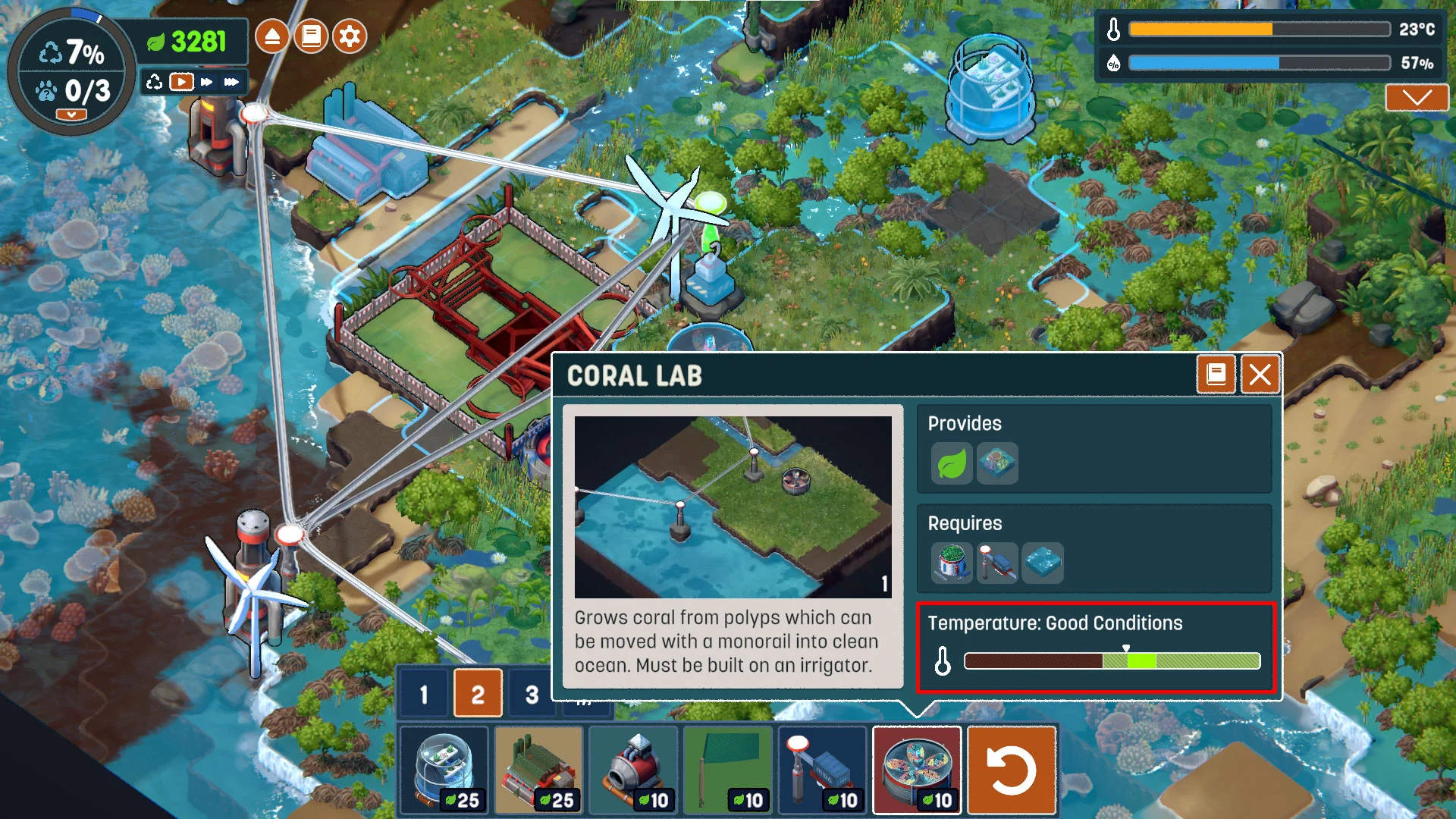
Task: Click the orange eject button
Action: (272, 36)
